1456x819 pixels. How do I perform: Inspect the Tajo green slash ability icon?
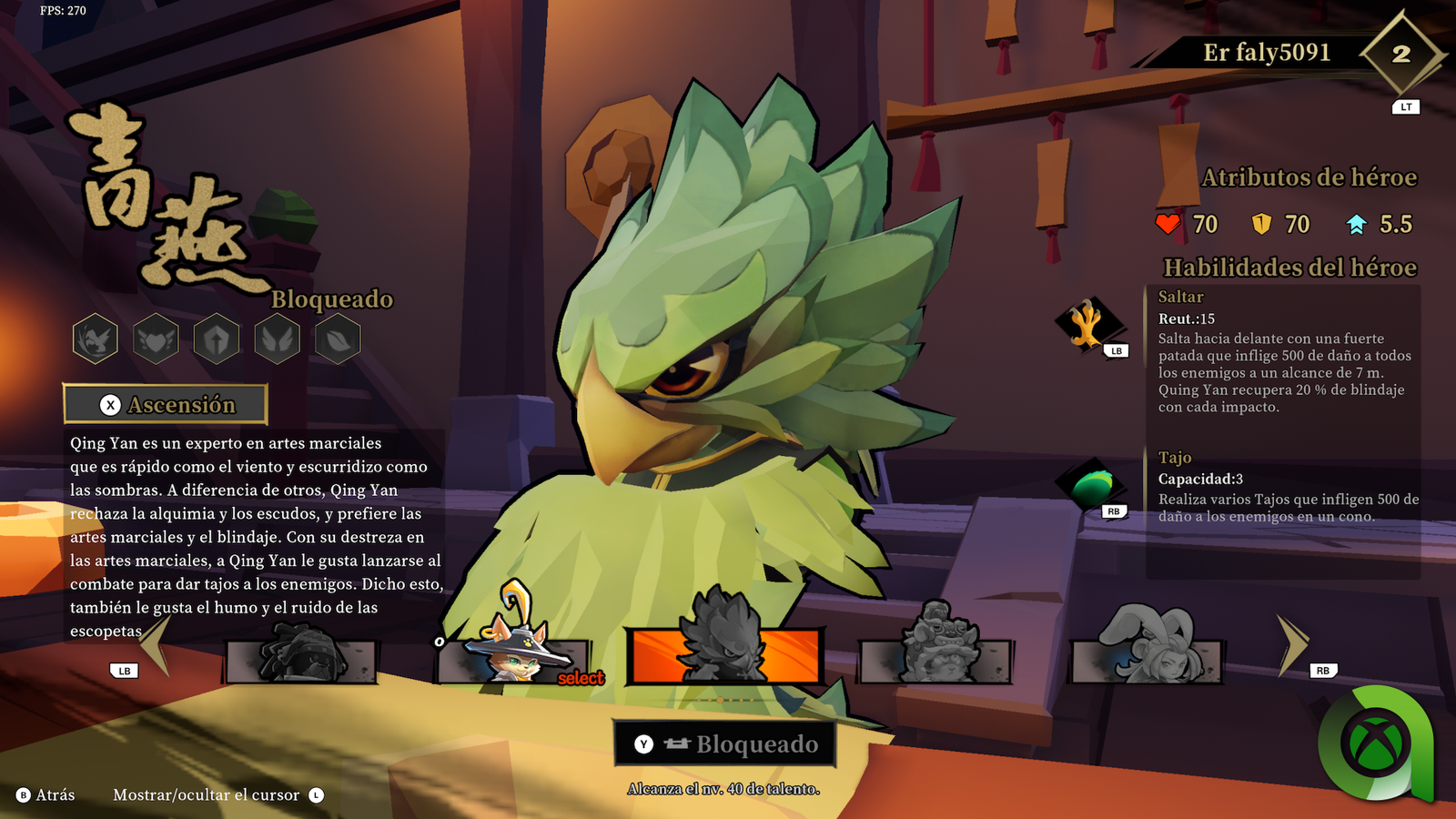tap(1092, 487)
